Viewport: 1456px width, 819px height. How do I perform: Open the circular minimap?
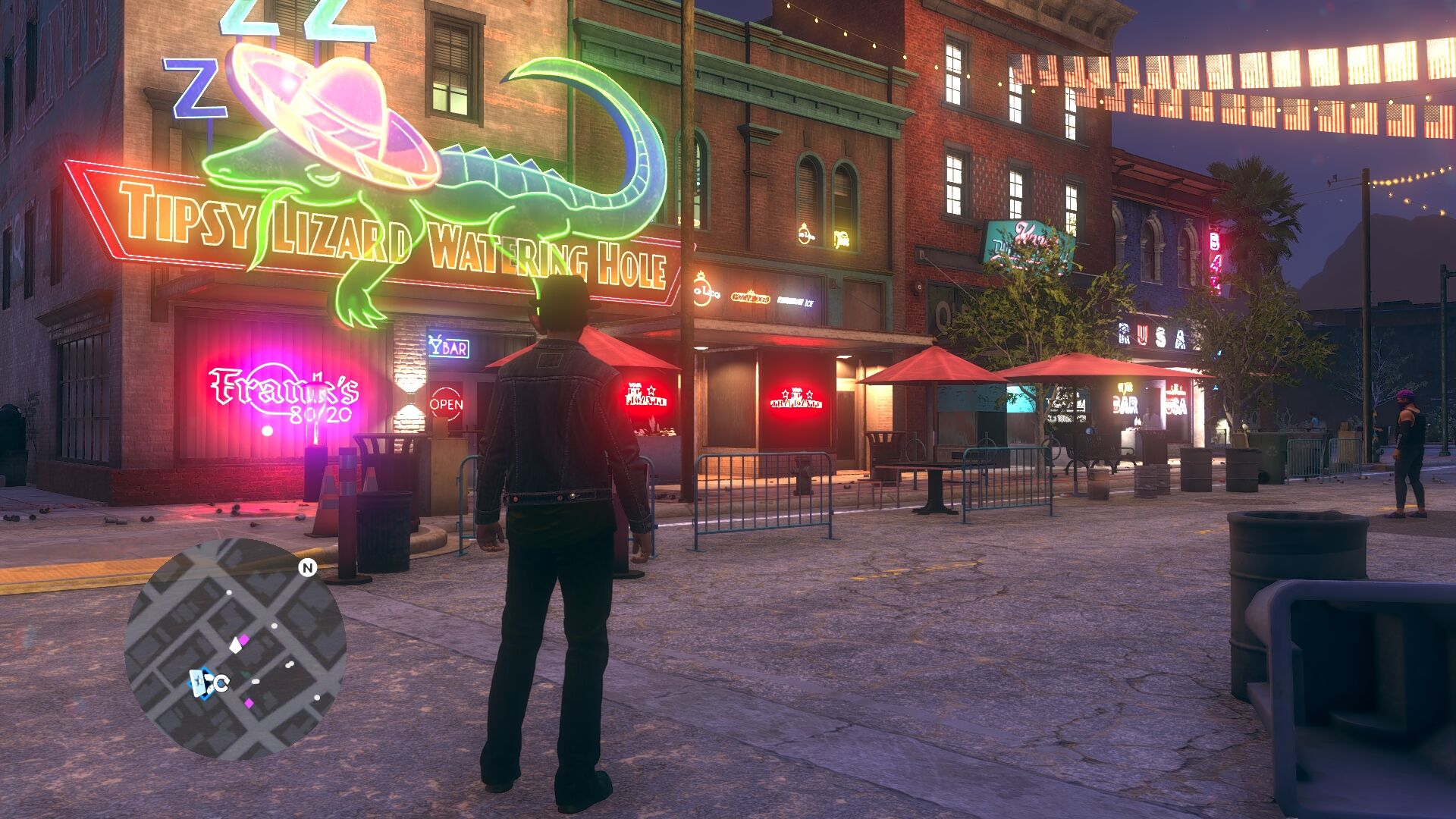coord(235,648)
